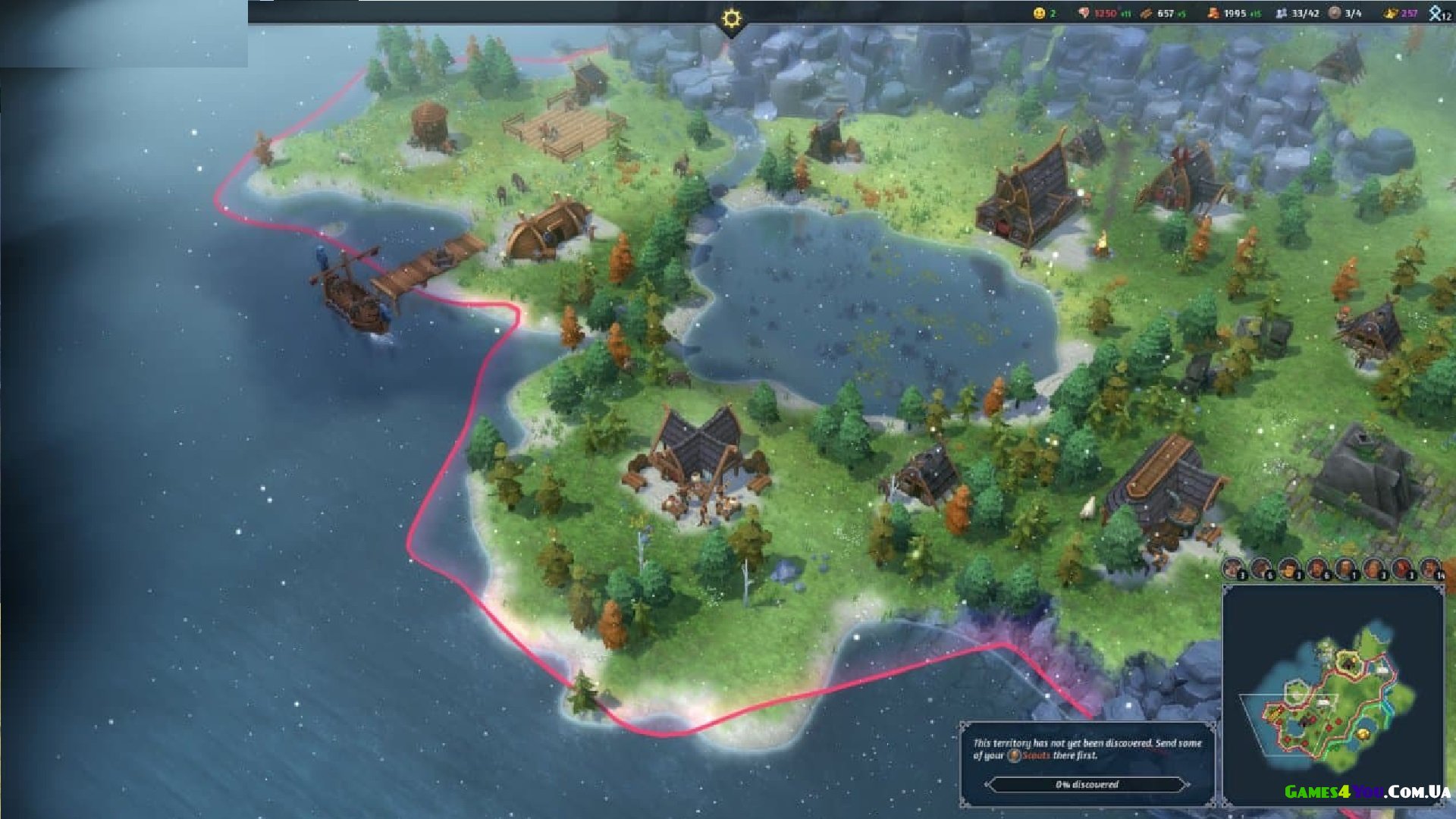
Task: Open the fame icon showing 12
Action: (1436, 13)
